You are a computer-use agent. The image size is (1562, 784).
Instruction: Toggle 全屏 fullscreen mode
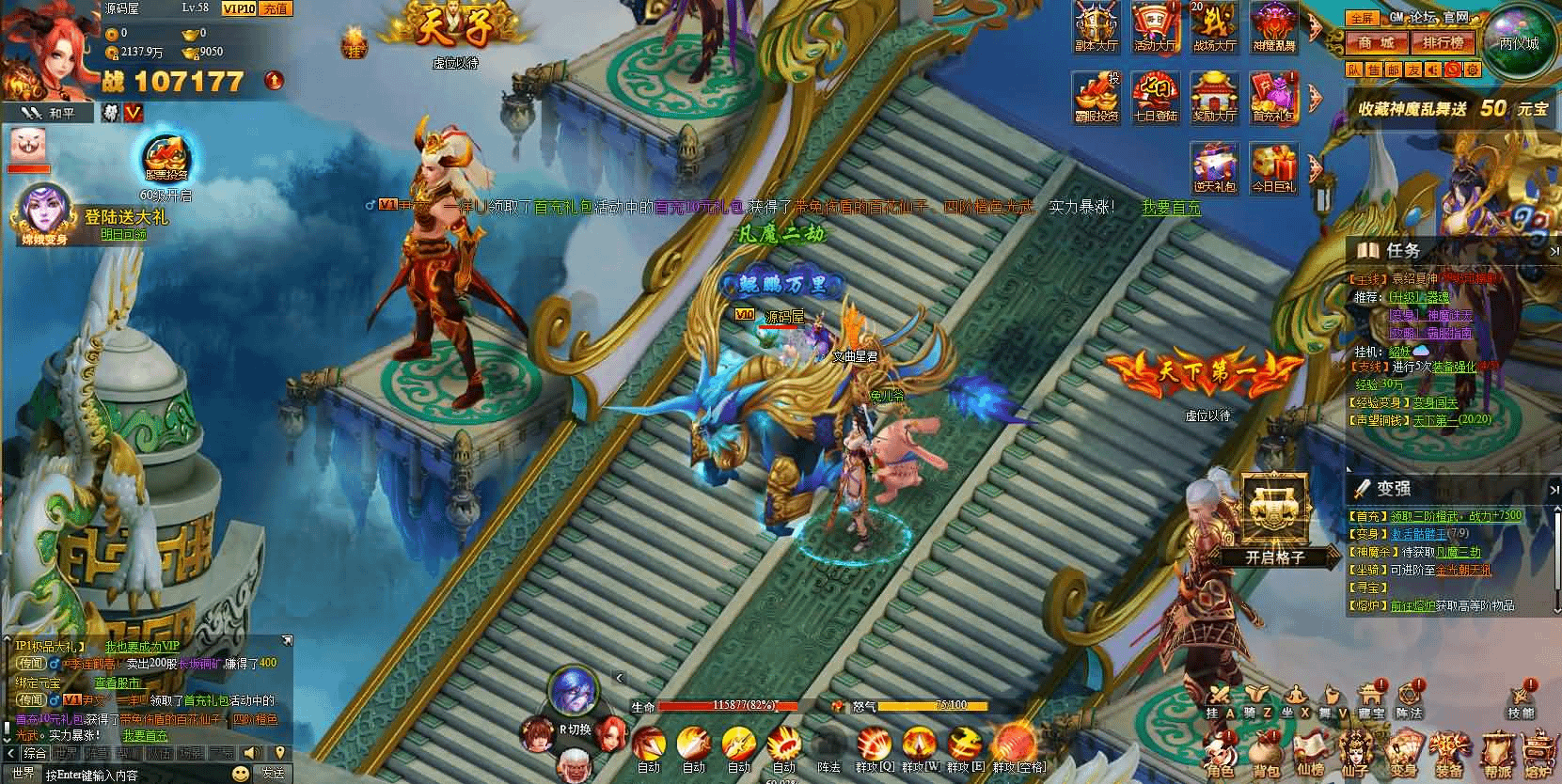[1361, 18]
